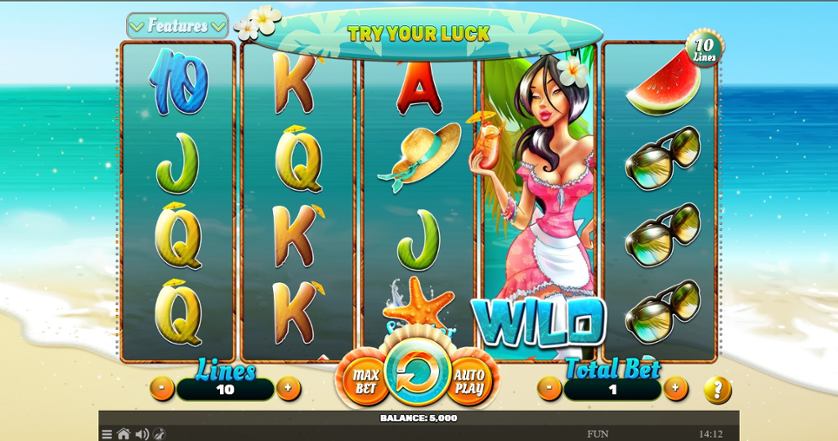Click the Max Bet button
838x441 pixels.
(x=364, y=379)
